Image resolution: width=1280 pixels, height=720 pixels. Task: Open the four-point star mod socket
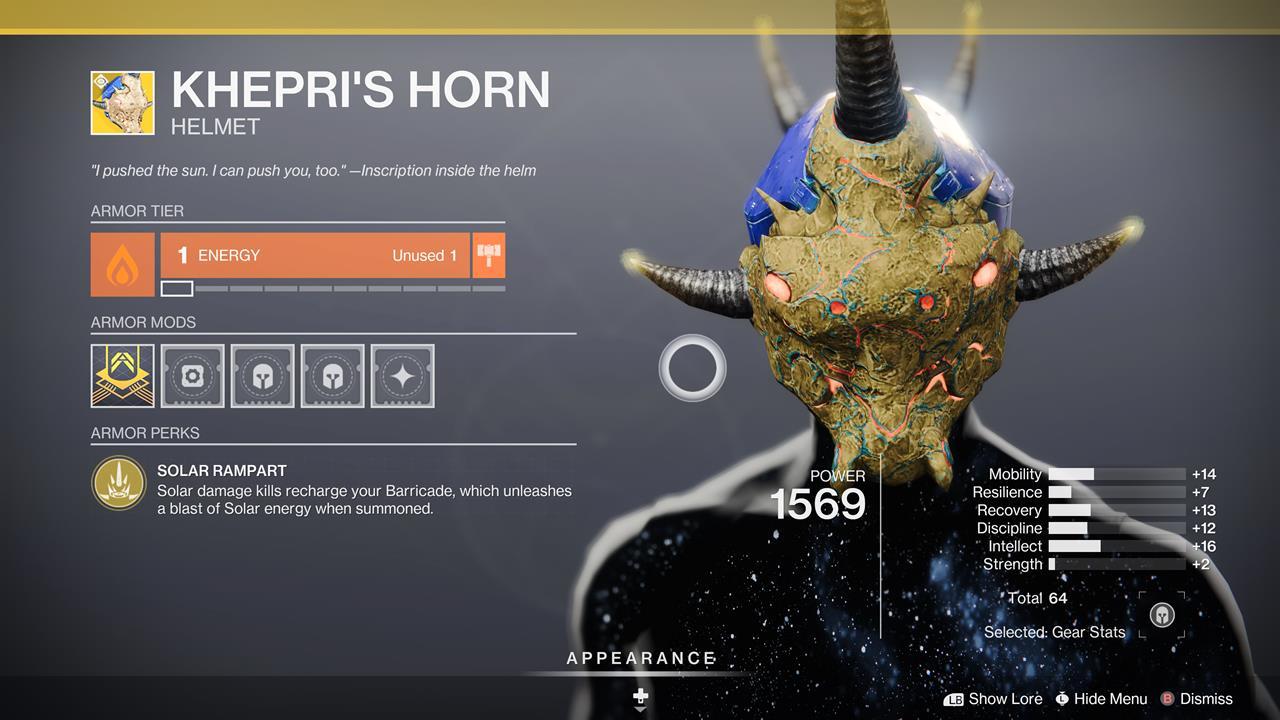[x=403, y=376]
